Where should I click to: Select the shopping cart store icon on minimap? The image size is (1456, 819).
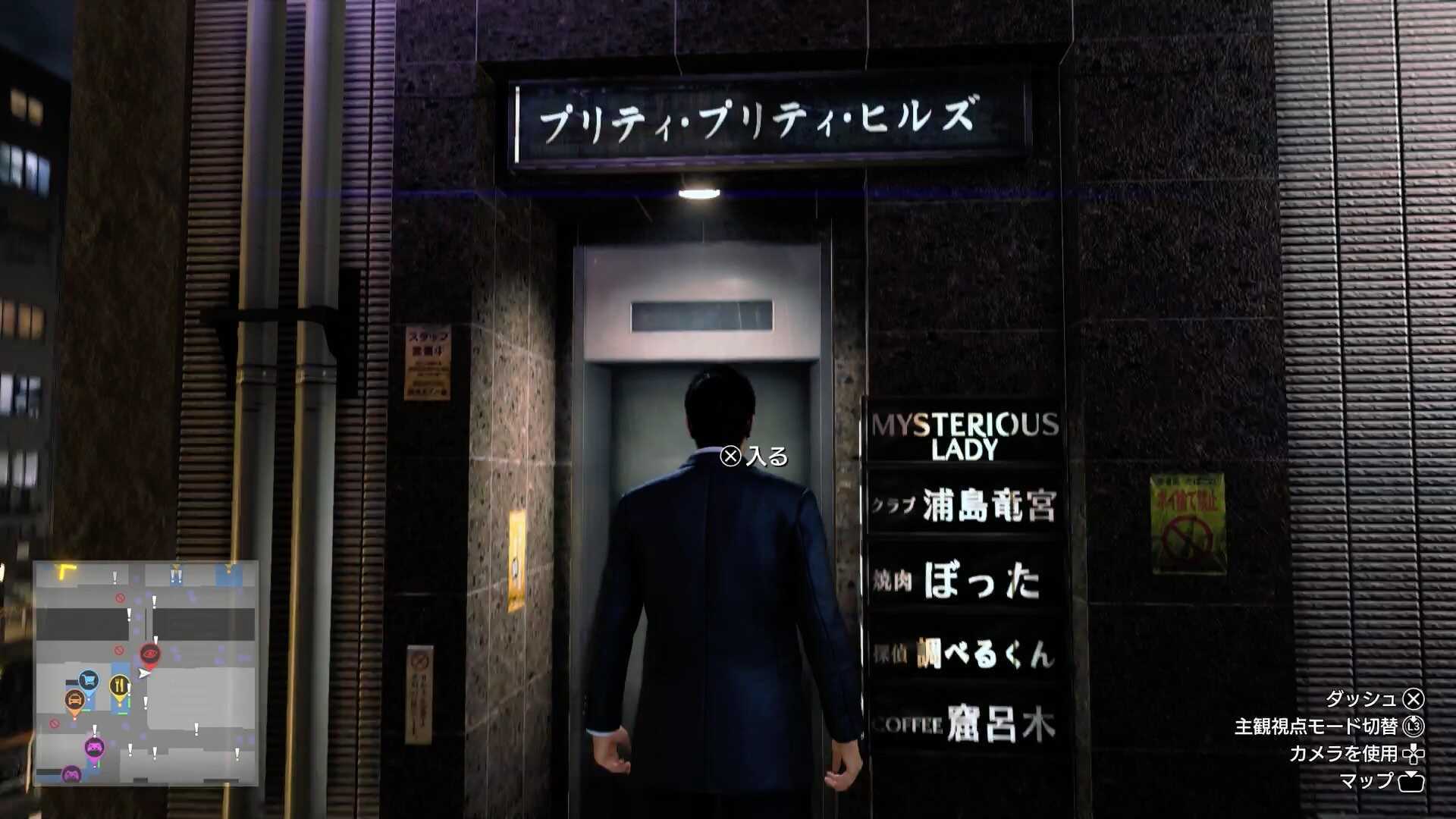tap(88, 680)
